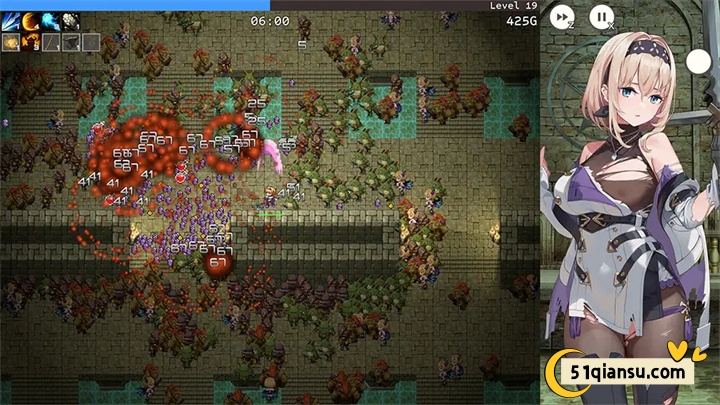Select the golden dust item slot
This screenshot has width=720, height=405.
(11, 42)
